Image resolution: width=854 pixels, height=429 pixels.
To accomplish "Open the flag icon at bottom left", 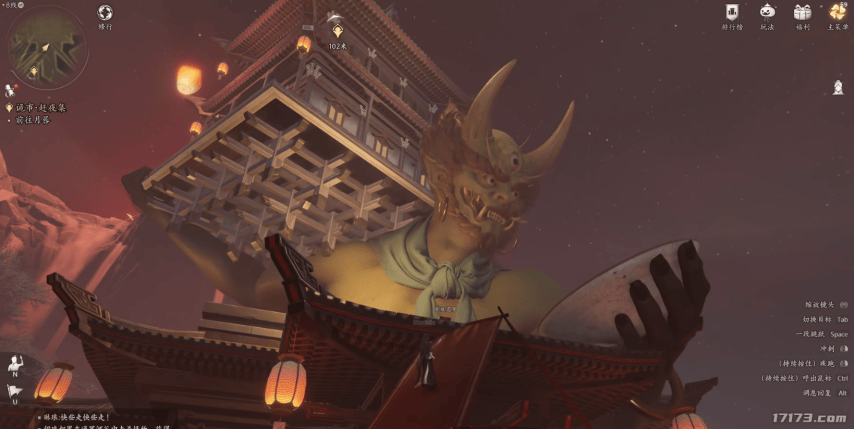I will [x=15, y=391].
